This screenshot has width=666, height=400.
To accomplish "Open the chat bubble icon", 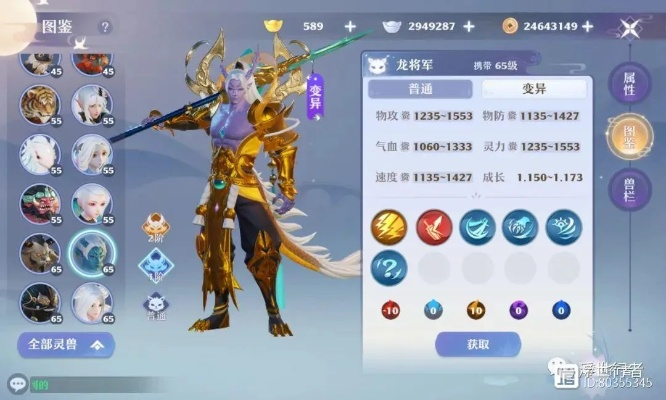I will click(x=16, y=384).
